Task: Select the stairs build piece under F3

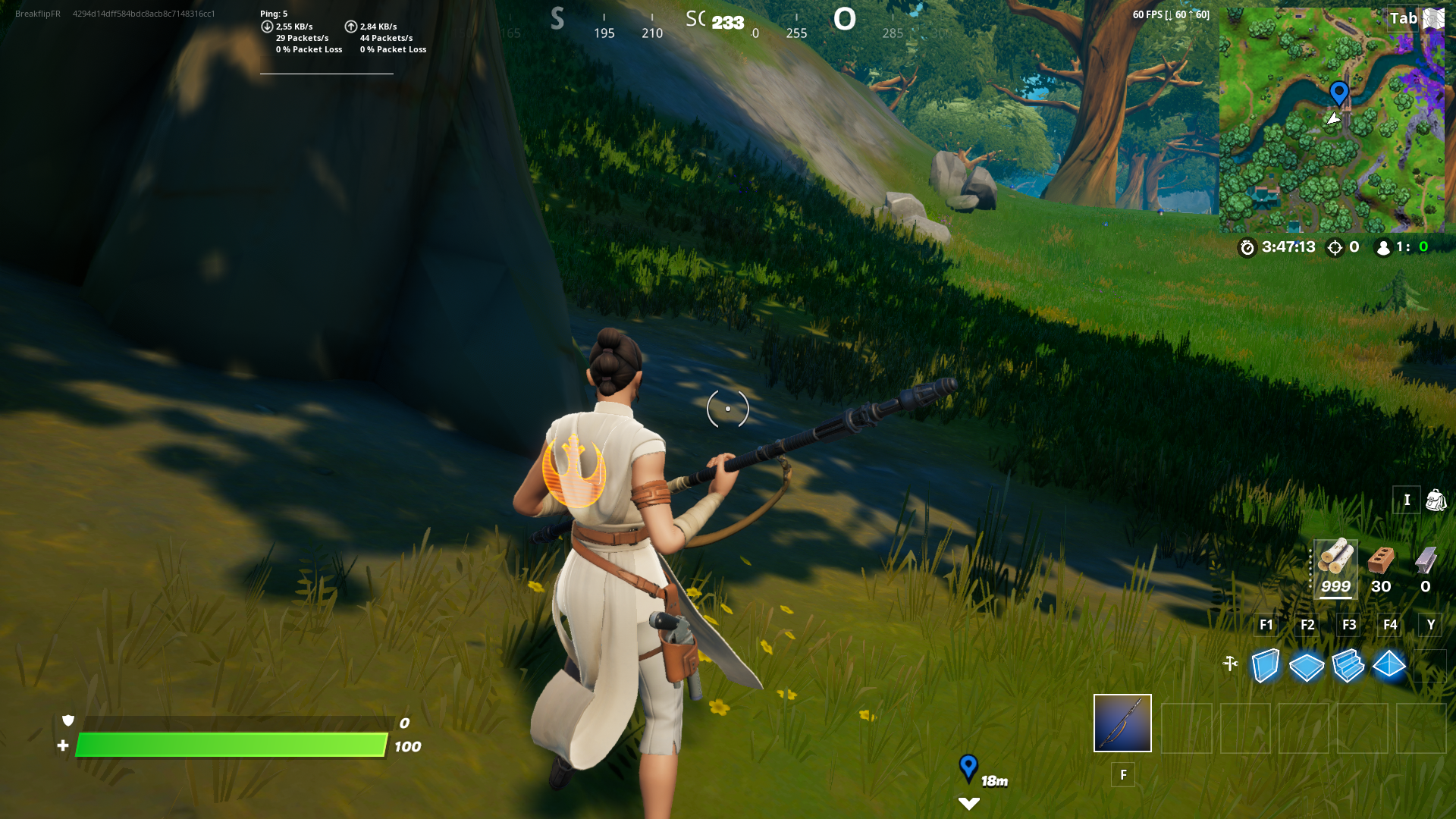Action: pos(1348,665)
